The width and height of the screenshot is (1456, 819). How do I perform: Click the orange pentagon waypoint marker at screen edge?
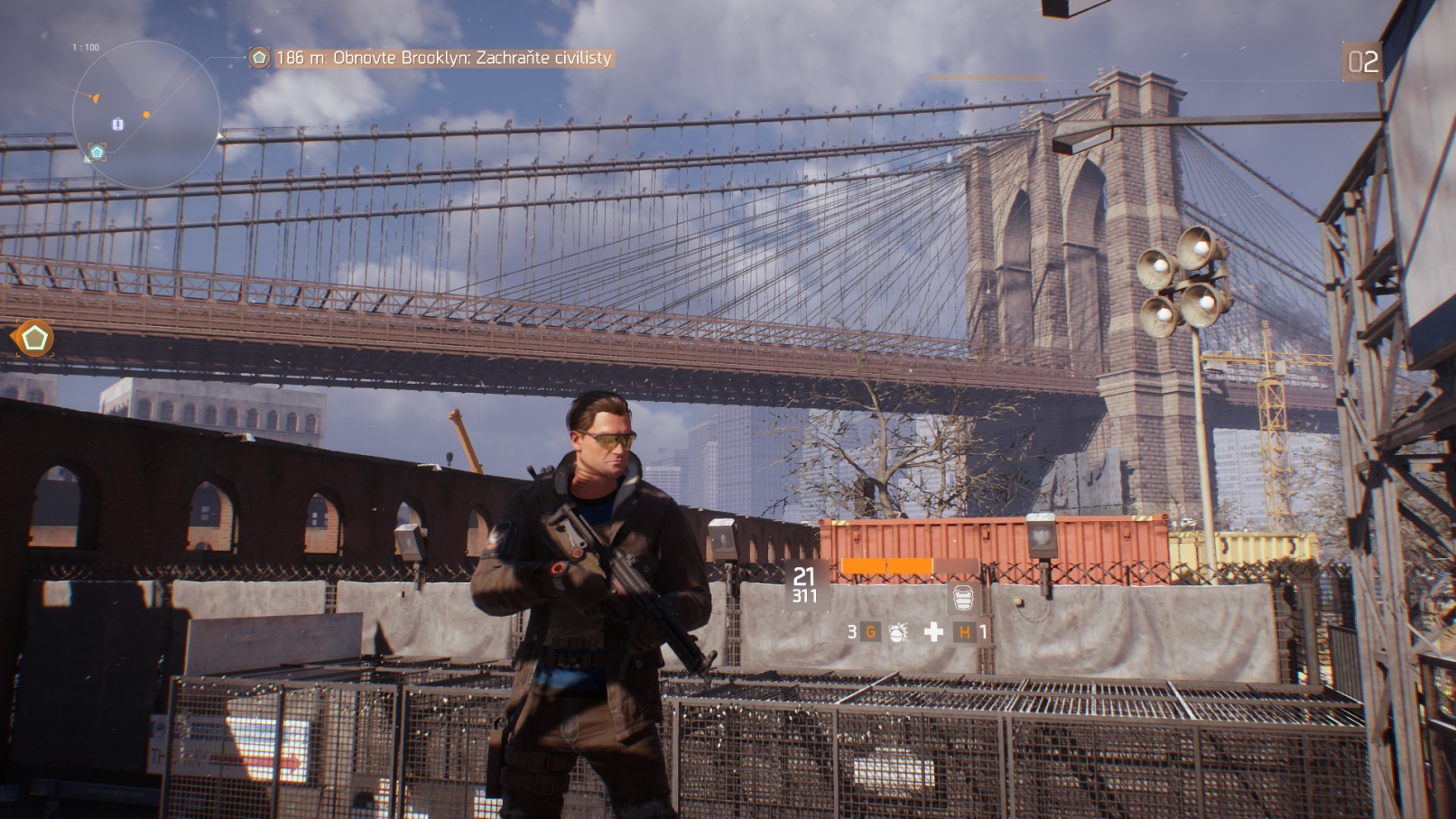click(34, 339)
